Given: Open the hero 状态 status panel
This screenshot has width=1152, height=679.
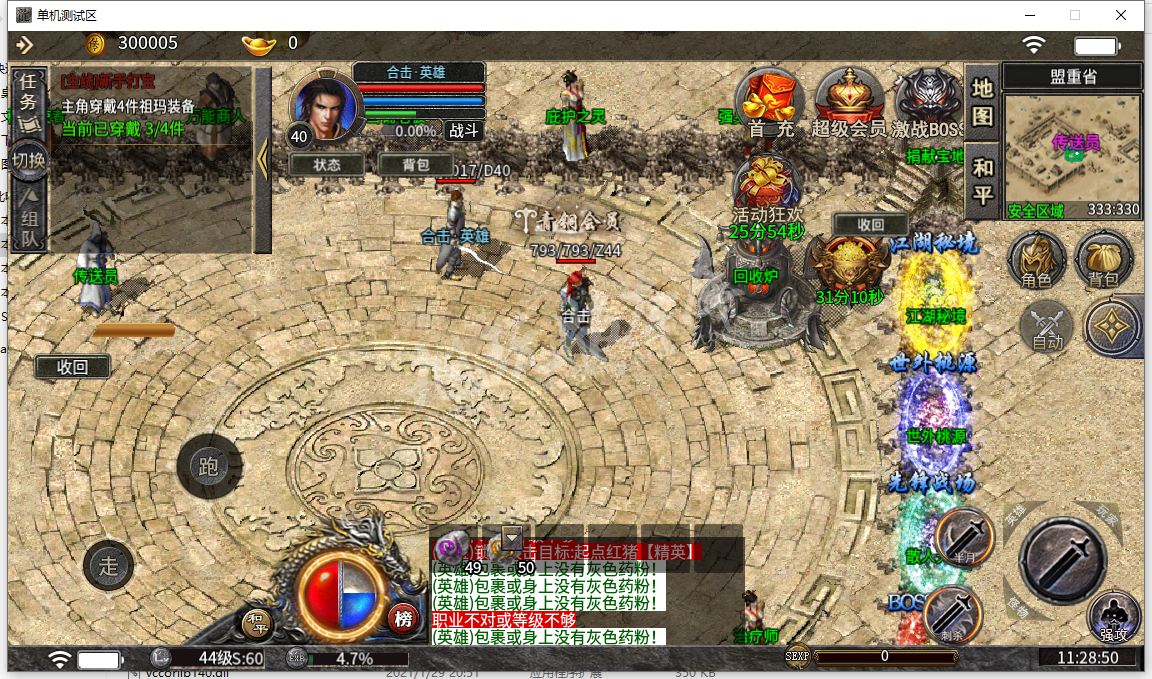Looking at the screenshot, I should (327, 164).
